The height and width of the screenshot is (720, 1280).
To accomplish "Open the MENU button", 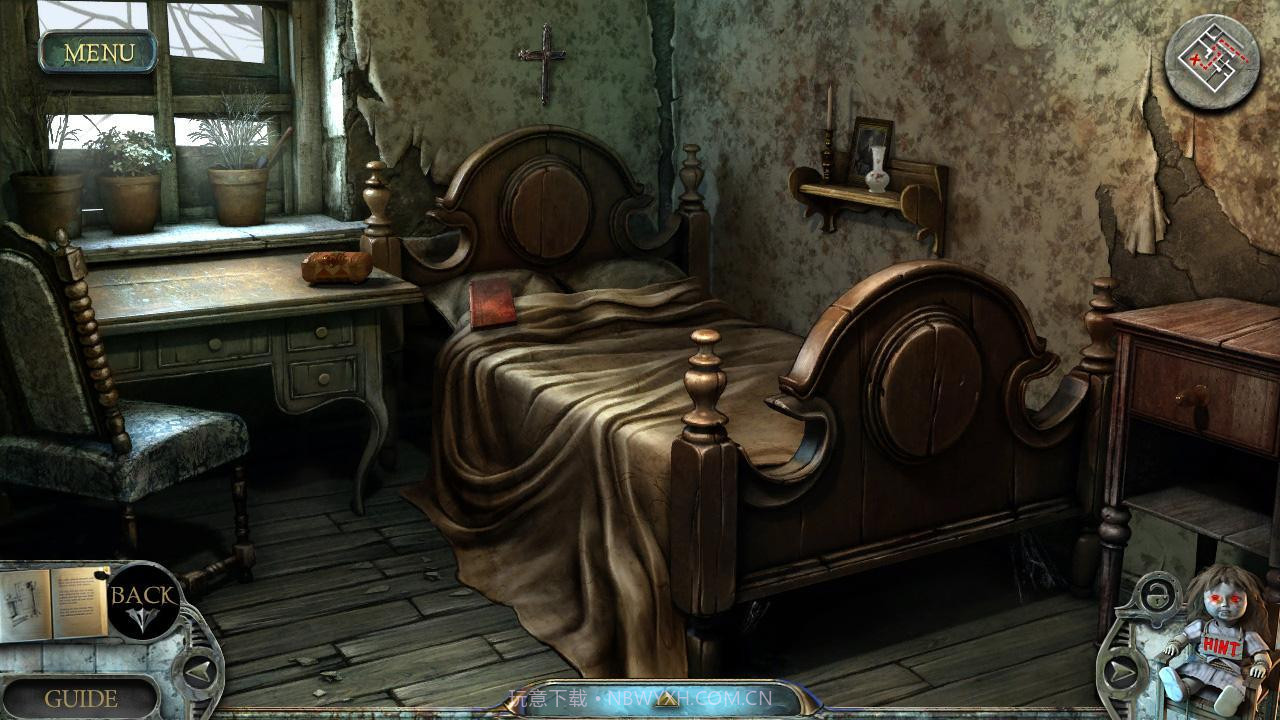I will [98, 52].
